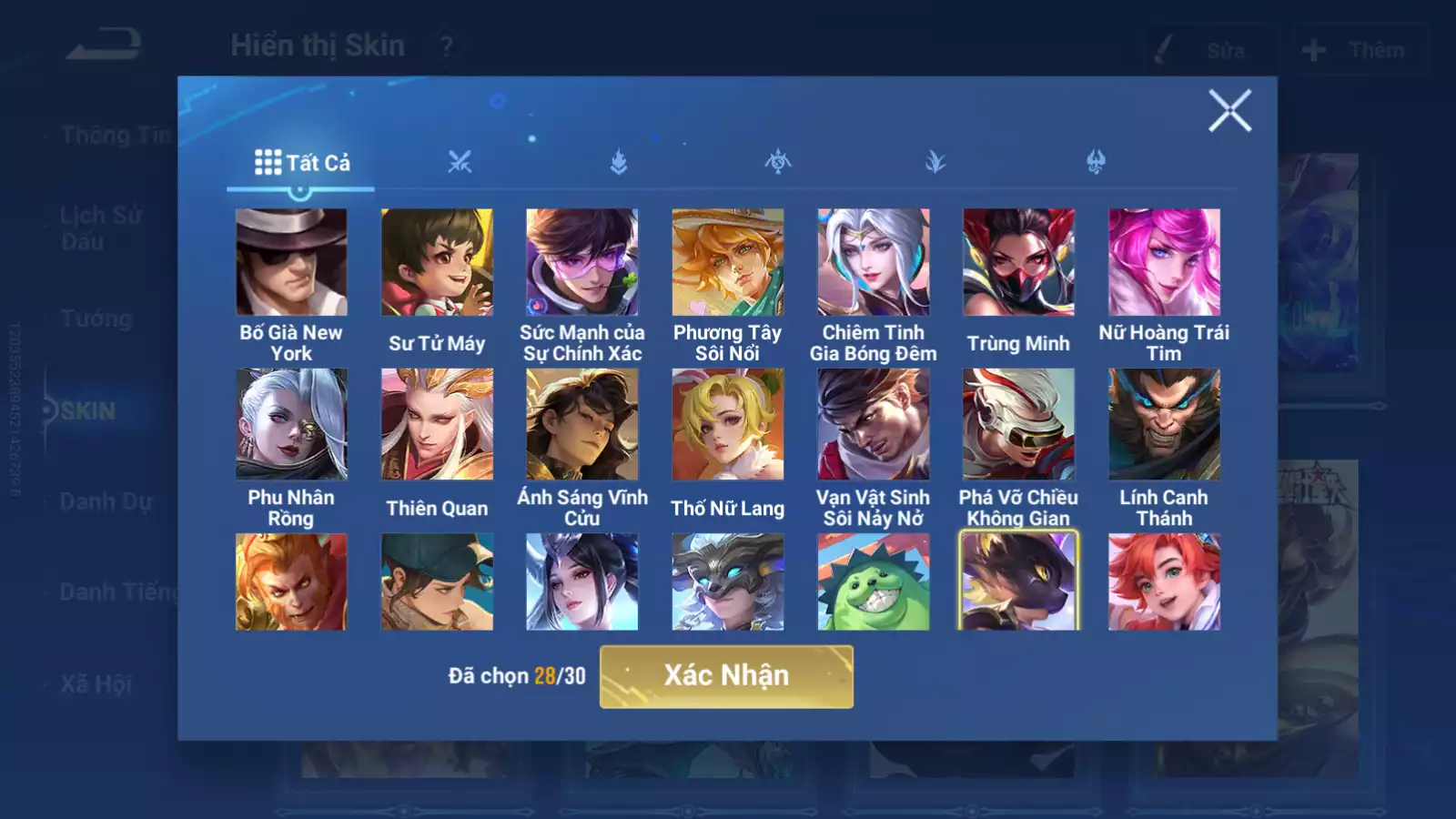Pick the Sức Mạnh của Sự Chính Xác skin
The image size is (1456, 819).
pyautogui.click(x=582, y=262)
